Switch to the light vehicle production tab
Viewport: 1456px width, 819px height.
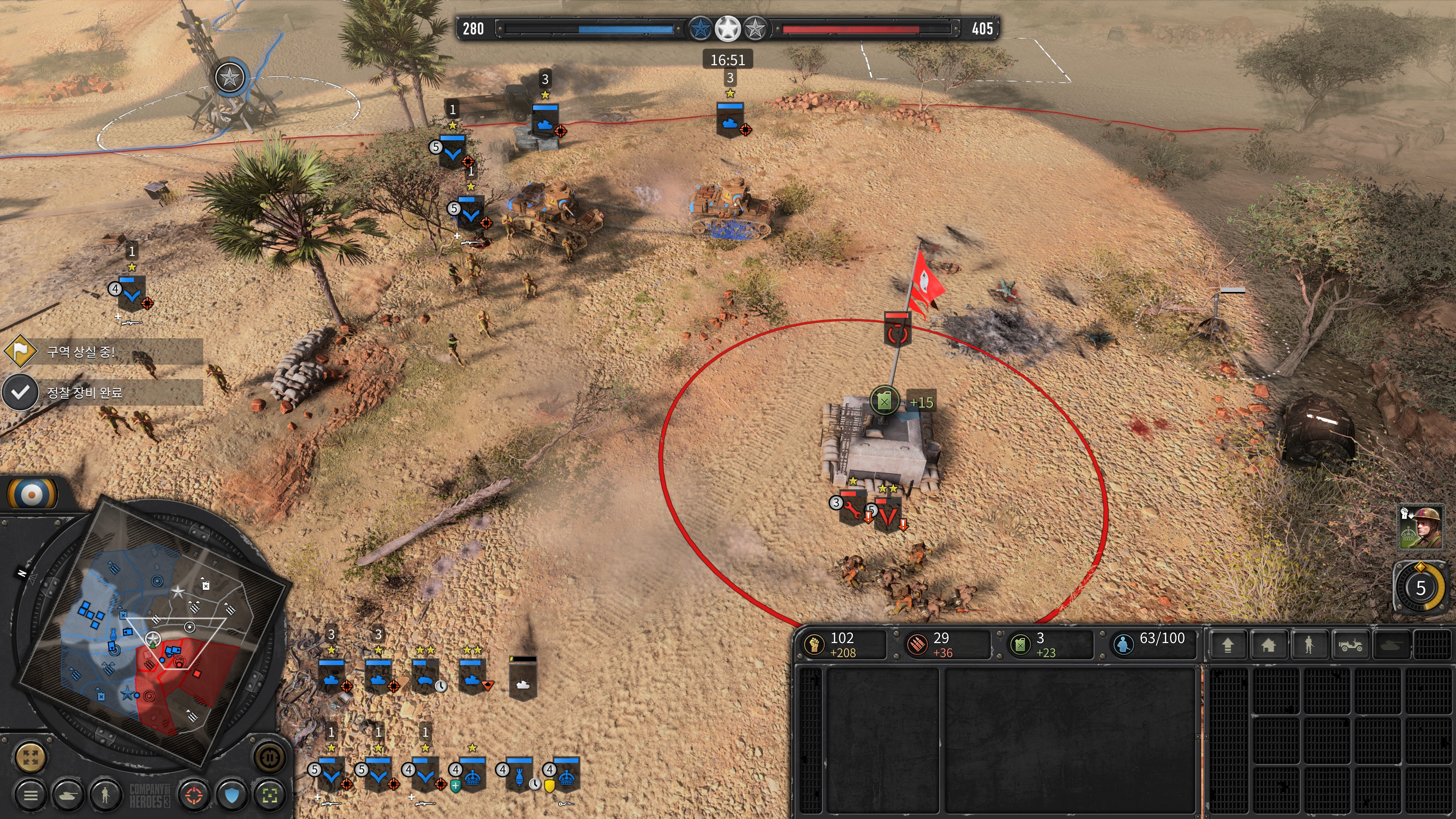[1350, 645]
